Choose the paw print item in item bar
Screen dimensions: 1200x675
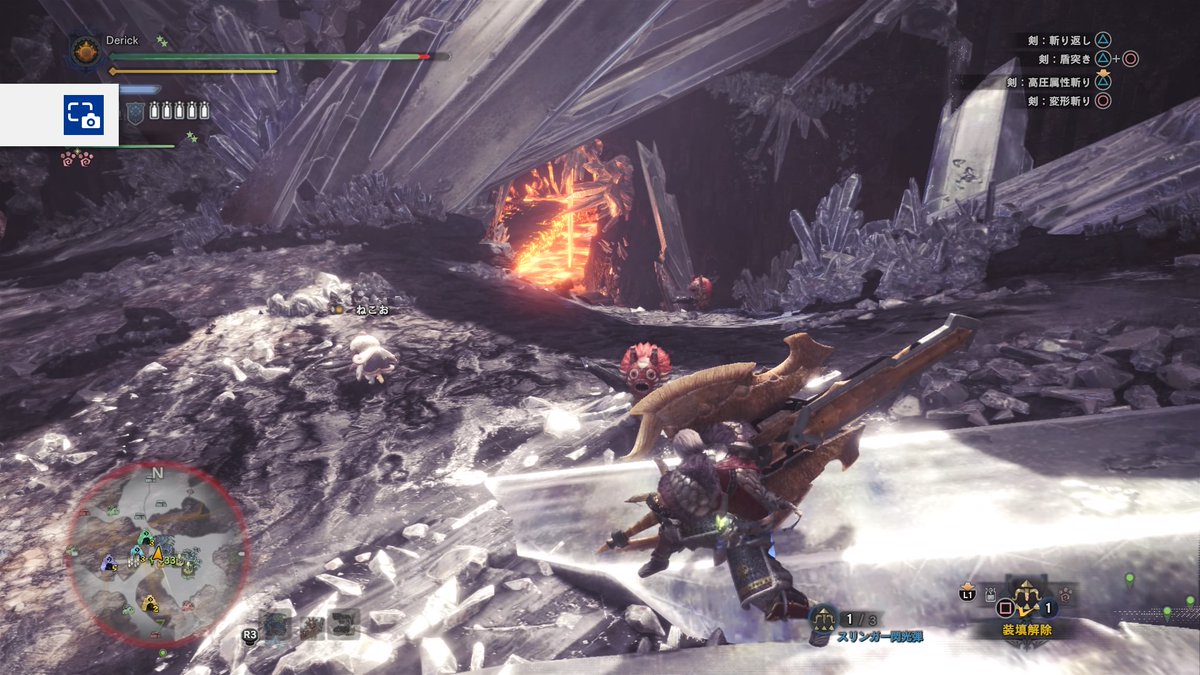coord(1066,596)
